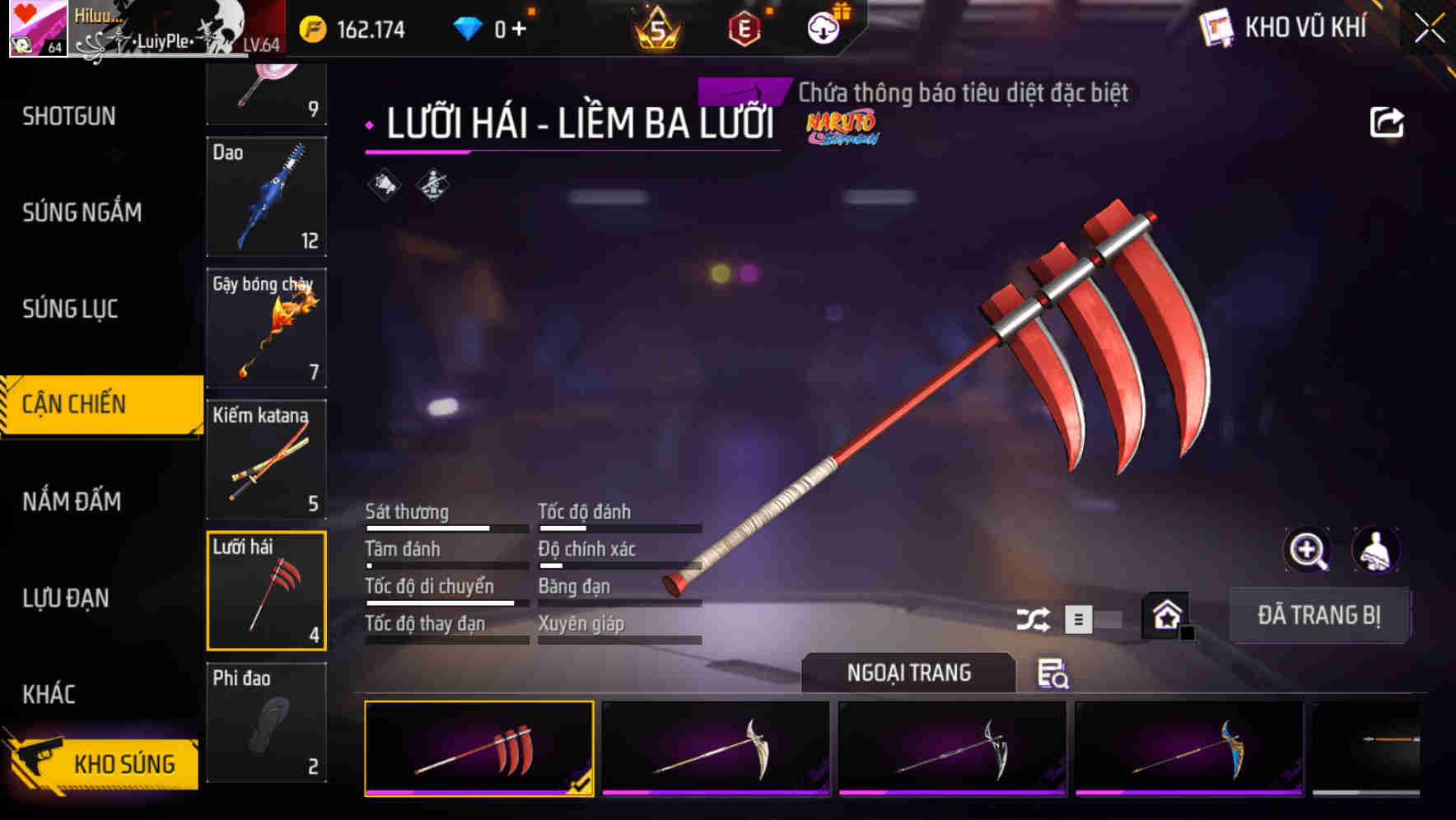Toggle the shuffle random display icon
1456x820 pixels.
click(1034, 617)
